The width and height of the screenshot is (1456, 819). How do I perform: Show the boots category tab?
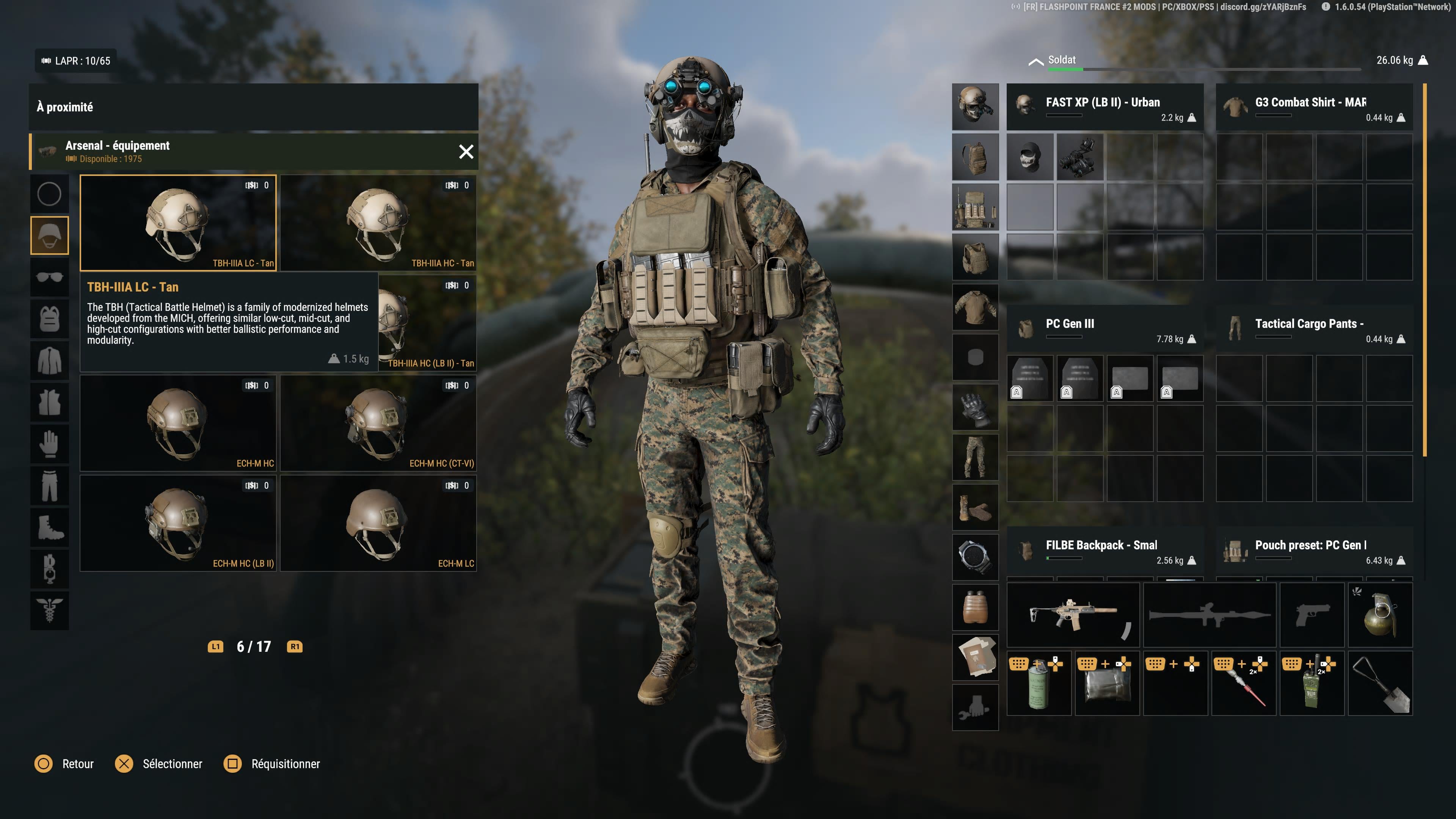click(x=50, y=527)
